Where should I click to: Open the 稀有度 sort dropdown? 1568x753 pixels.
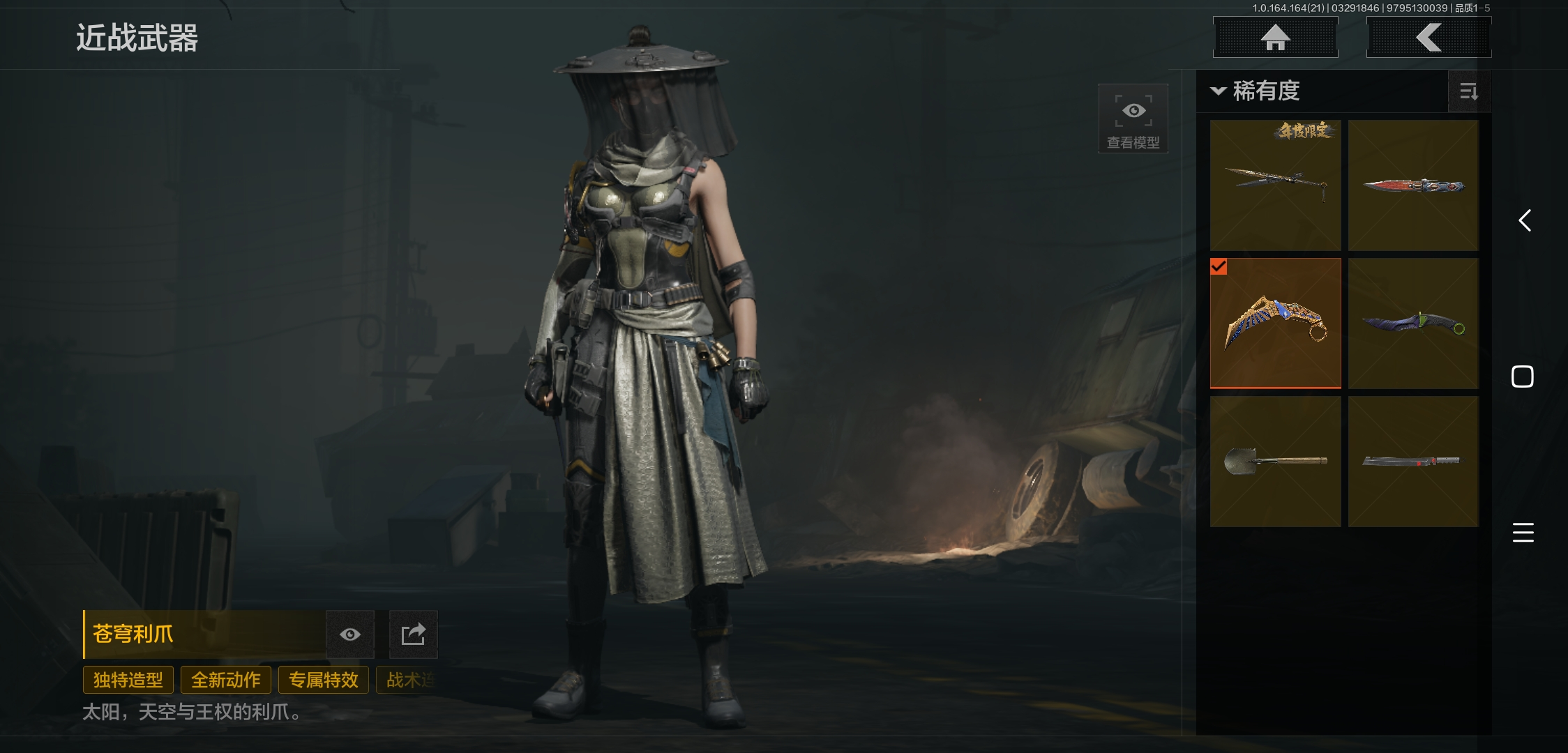click(1257, 91)
